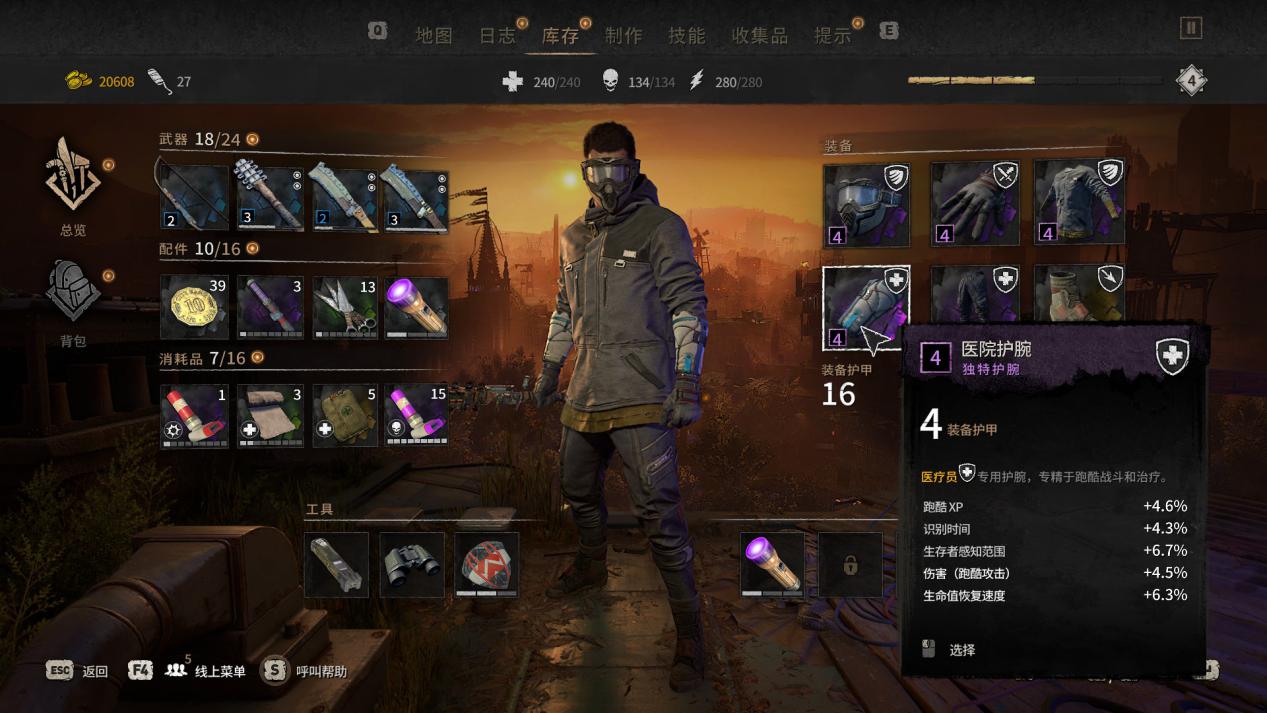Open the 背包 backpack category
The height and width of the screenshot is (713, 1267).
tap(73, 300)
